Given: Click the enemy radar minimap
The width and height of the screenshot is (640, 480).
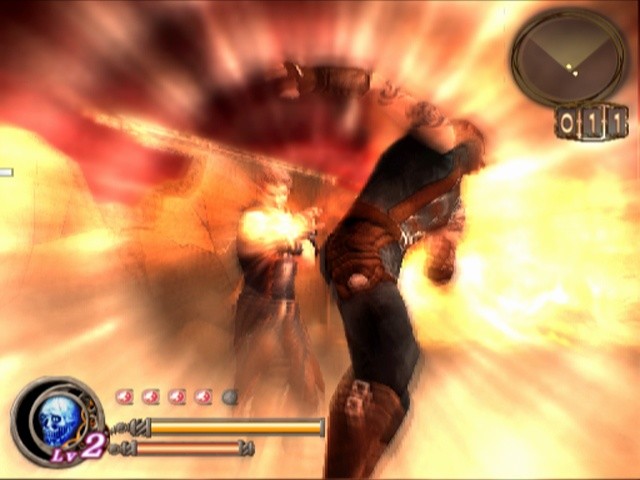Looking at the screenshot, I should 568,58.
